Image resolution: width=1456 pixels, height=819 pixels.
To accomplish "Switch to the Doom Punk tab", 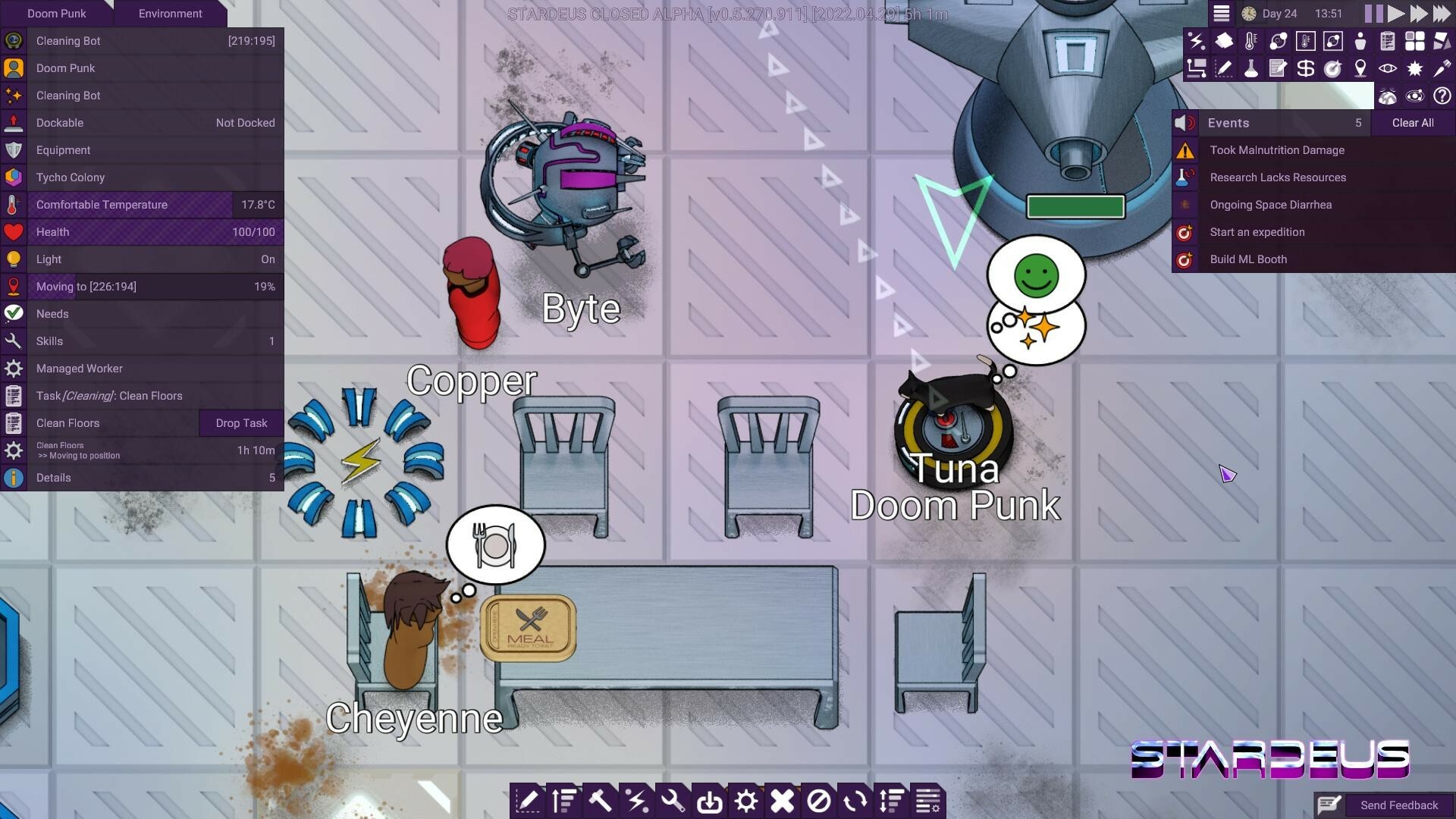I will pos(57,13).
